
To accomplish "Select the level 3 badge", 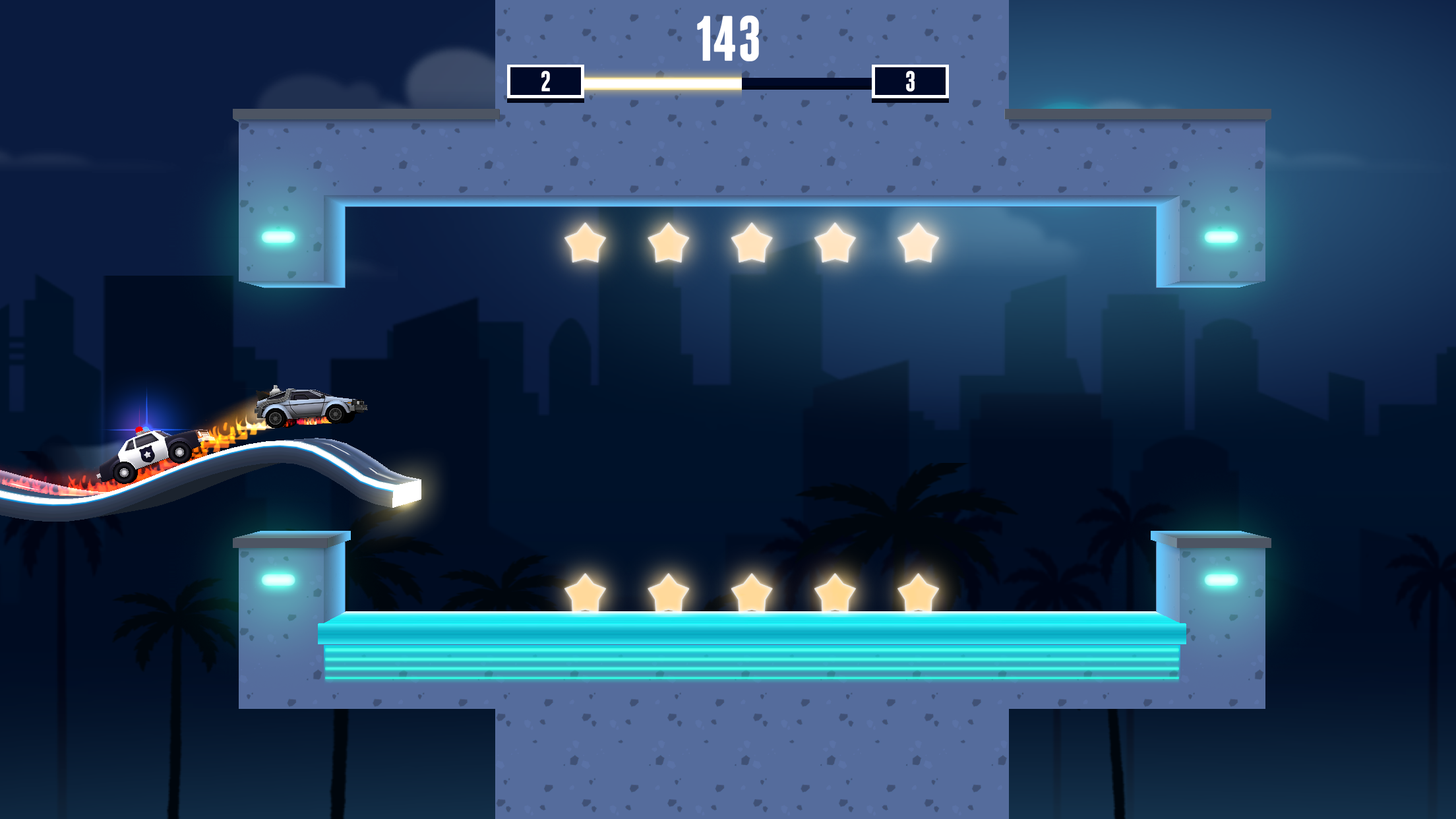I will 910,82.
